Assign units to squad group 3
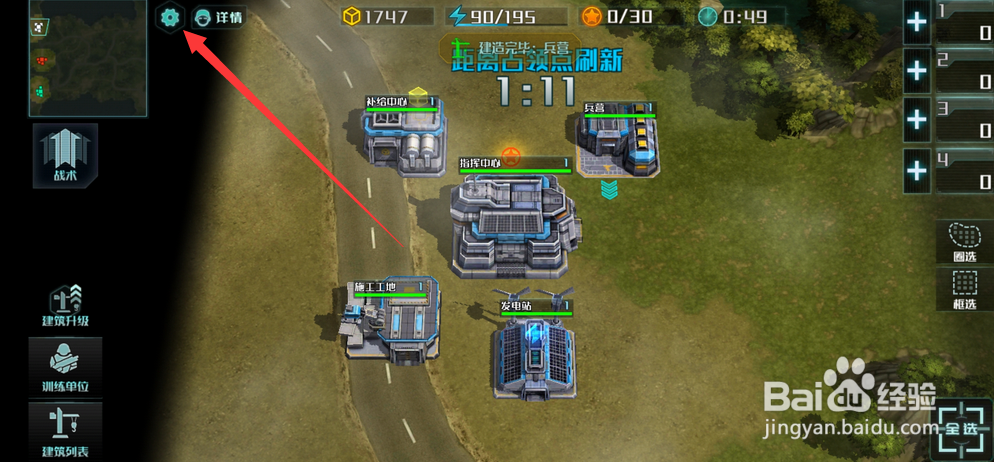Screen dimensions: 994x462 tap(917, 120)
